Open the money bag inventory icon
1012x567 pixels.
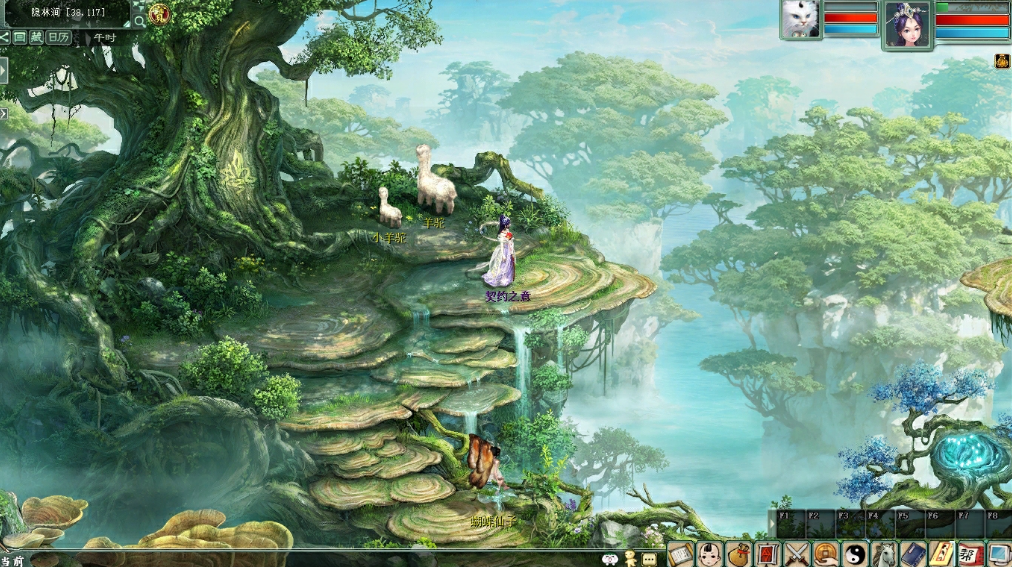[738, 554]
